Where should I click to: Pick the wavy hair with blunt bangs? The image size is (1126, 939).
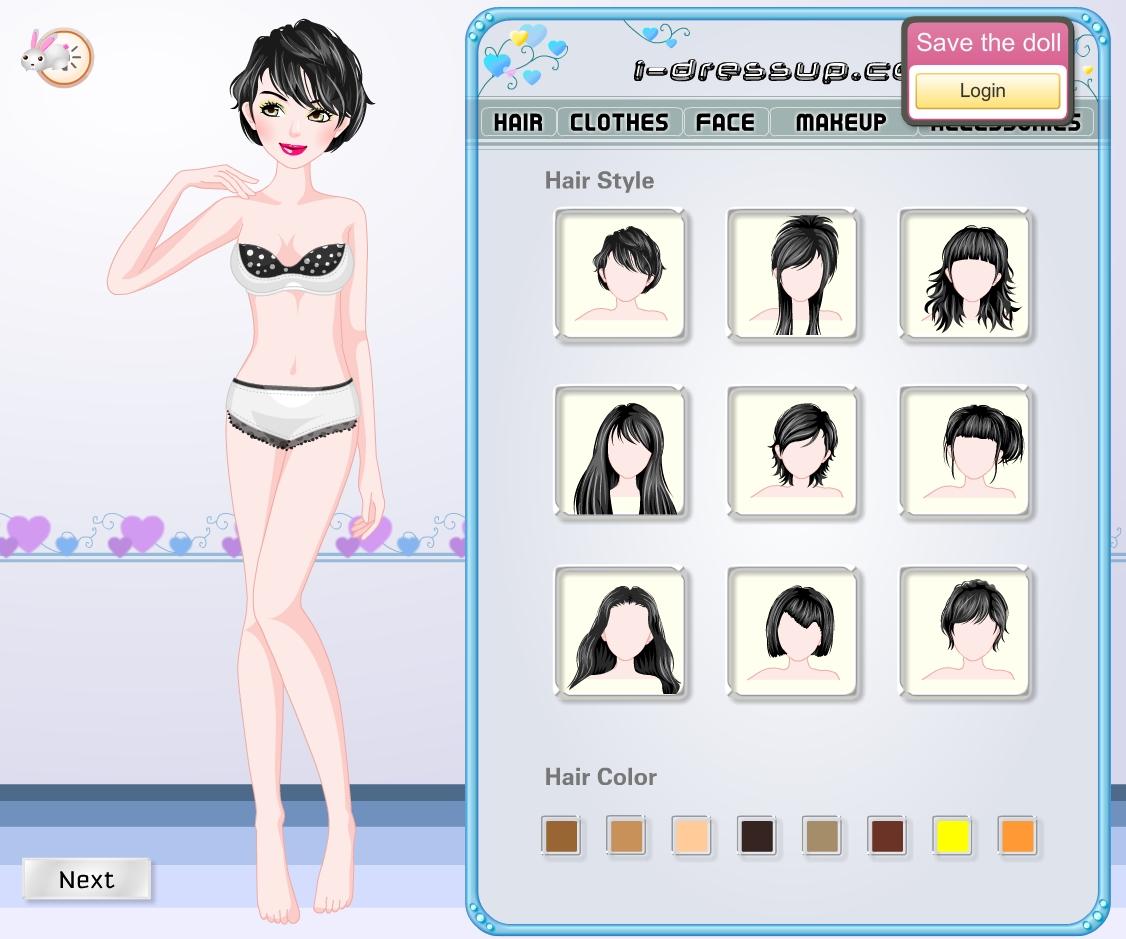click(965, 274)
